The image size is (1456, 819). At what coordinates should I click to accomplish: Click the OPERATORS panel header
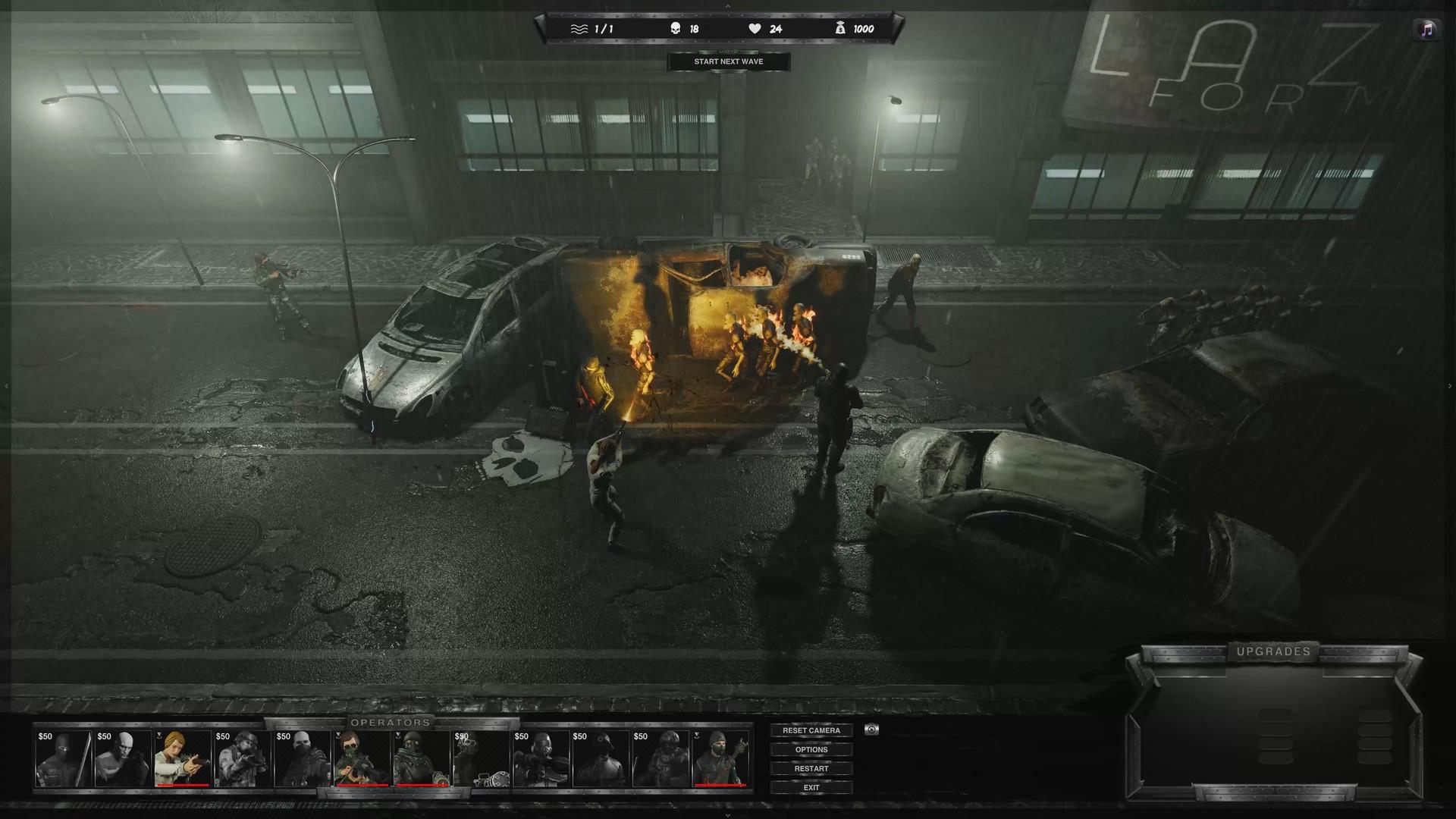click(391, 723)
